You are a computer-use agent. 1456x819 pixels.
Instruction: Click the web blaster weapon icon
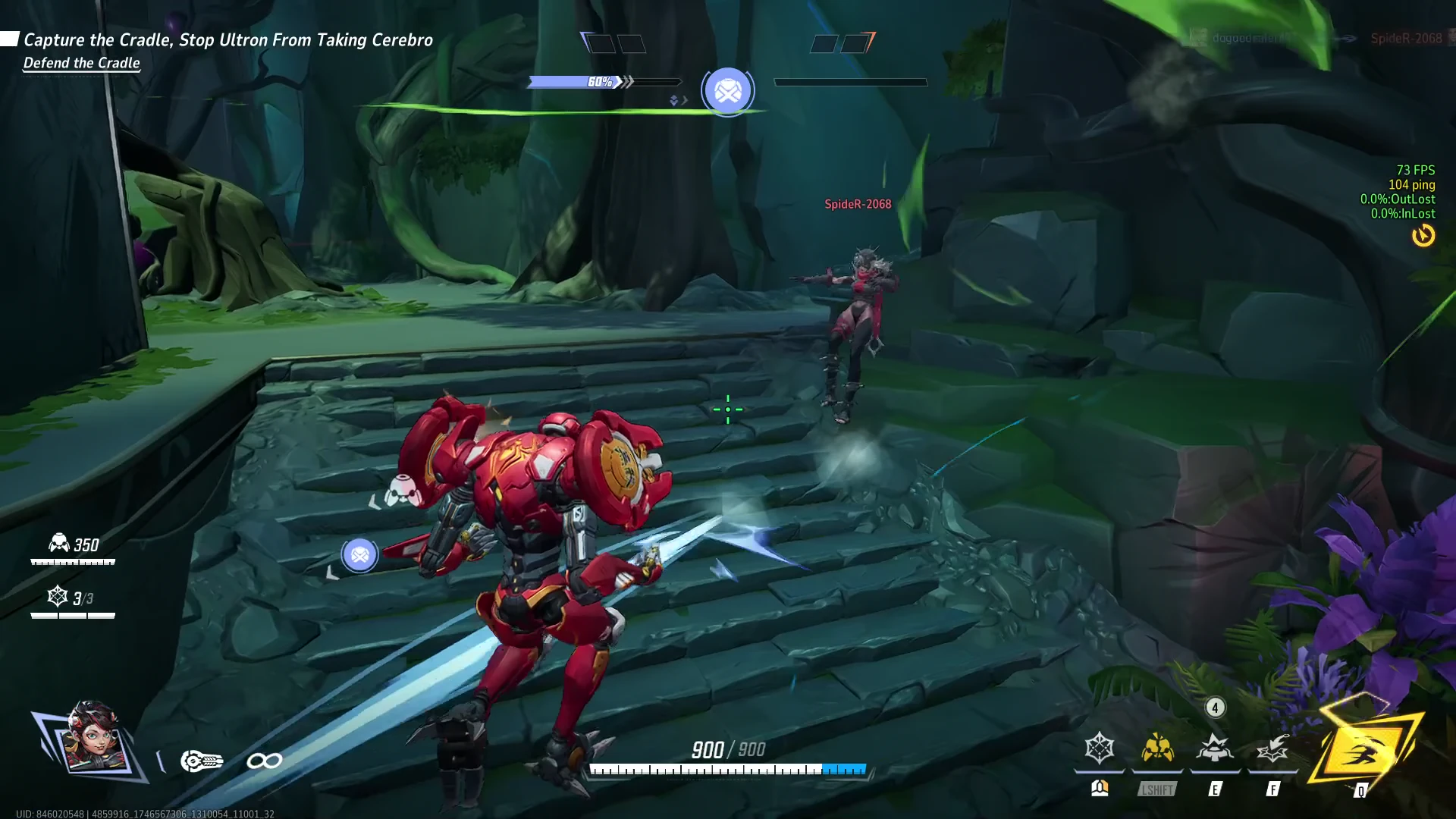(202, 761)
